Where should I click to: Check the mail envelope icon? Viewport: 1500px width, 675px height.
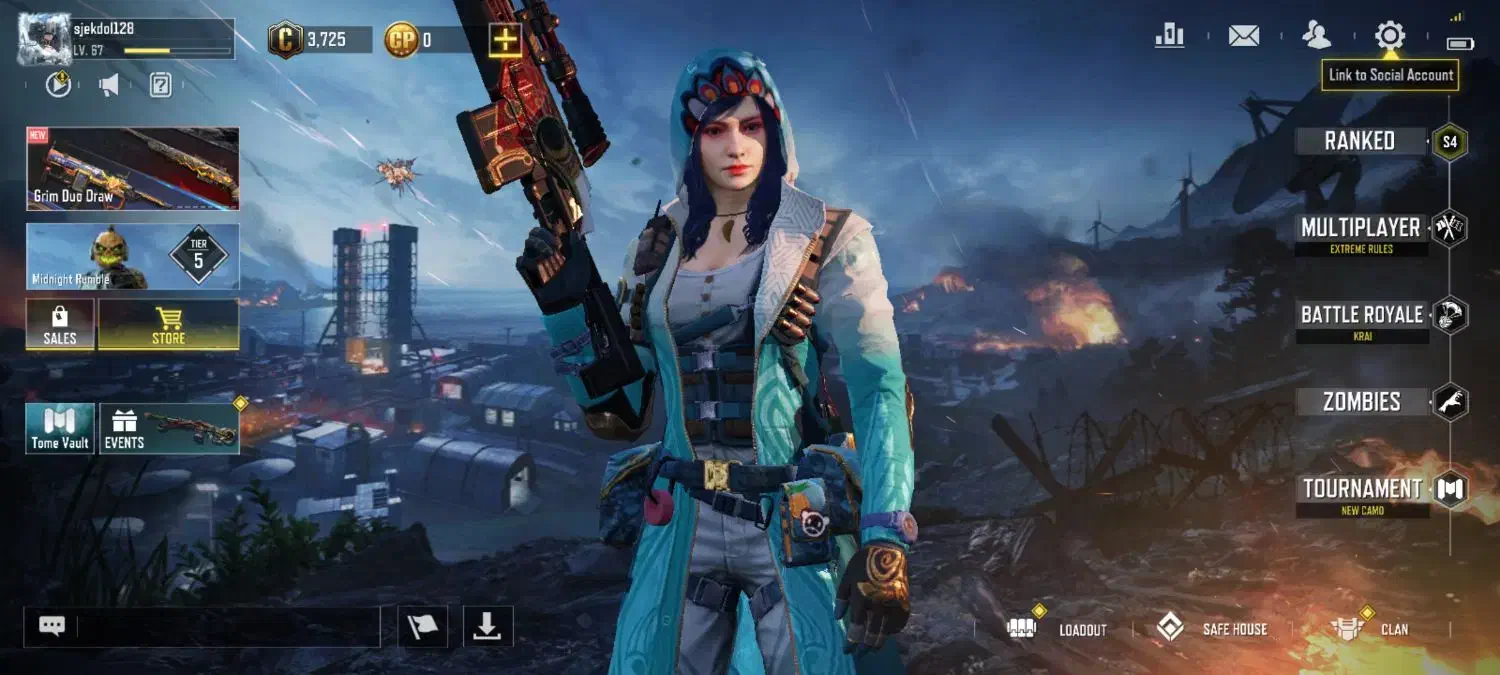[x=1243, y=36]
